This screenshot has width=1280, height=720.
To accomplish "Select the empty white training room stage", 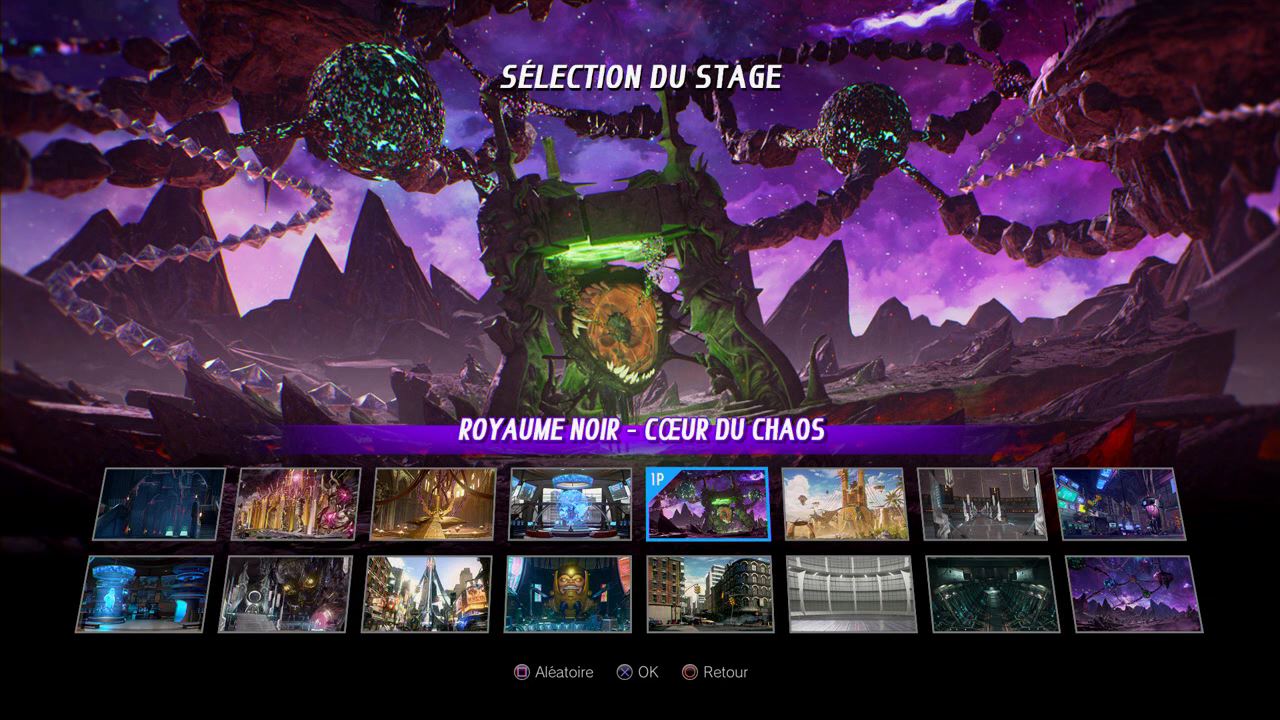I will 851,594.
